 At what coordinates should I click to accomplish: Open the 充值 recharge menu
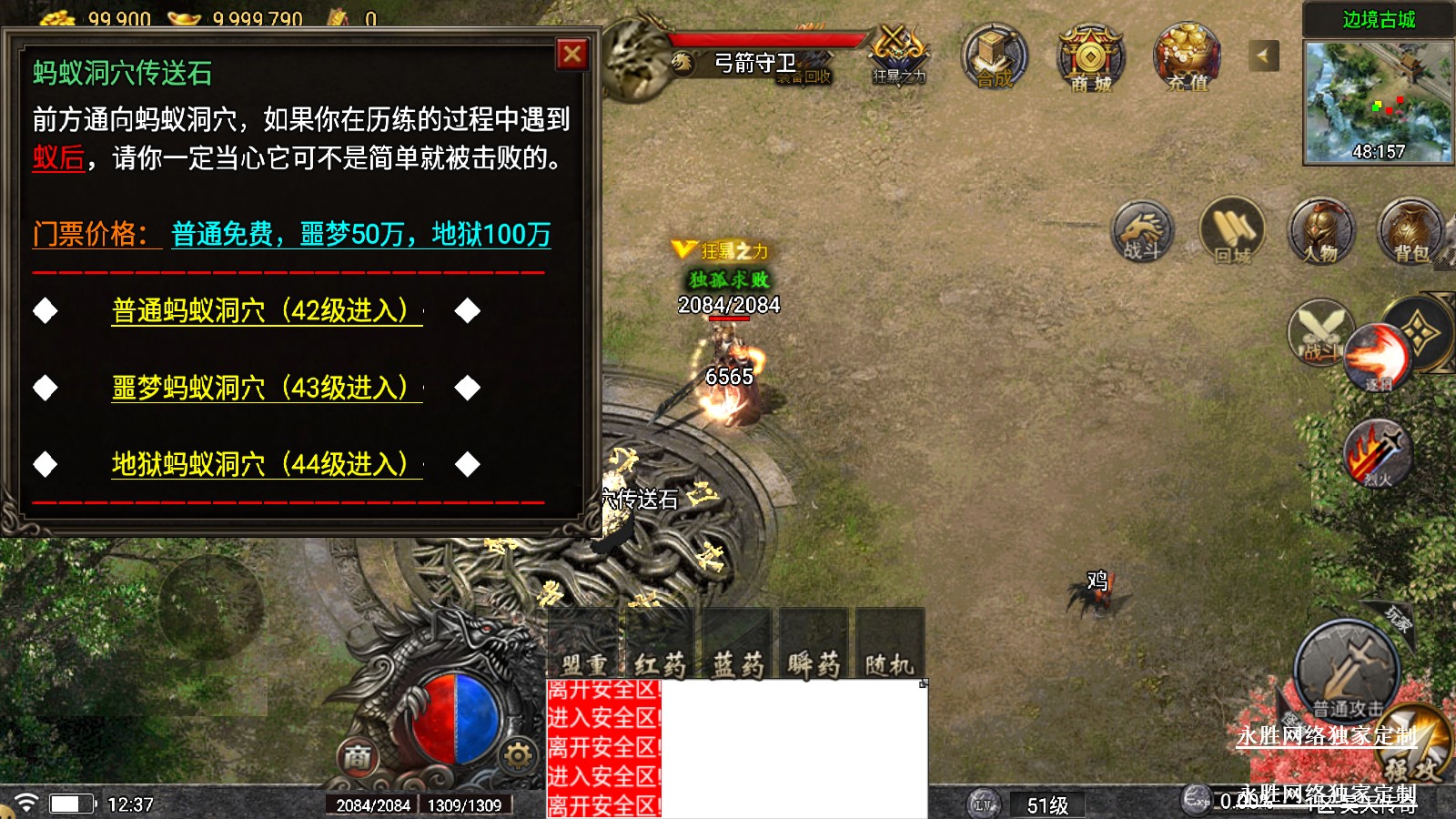click(1187, 57)
